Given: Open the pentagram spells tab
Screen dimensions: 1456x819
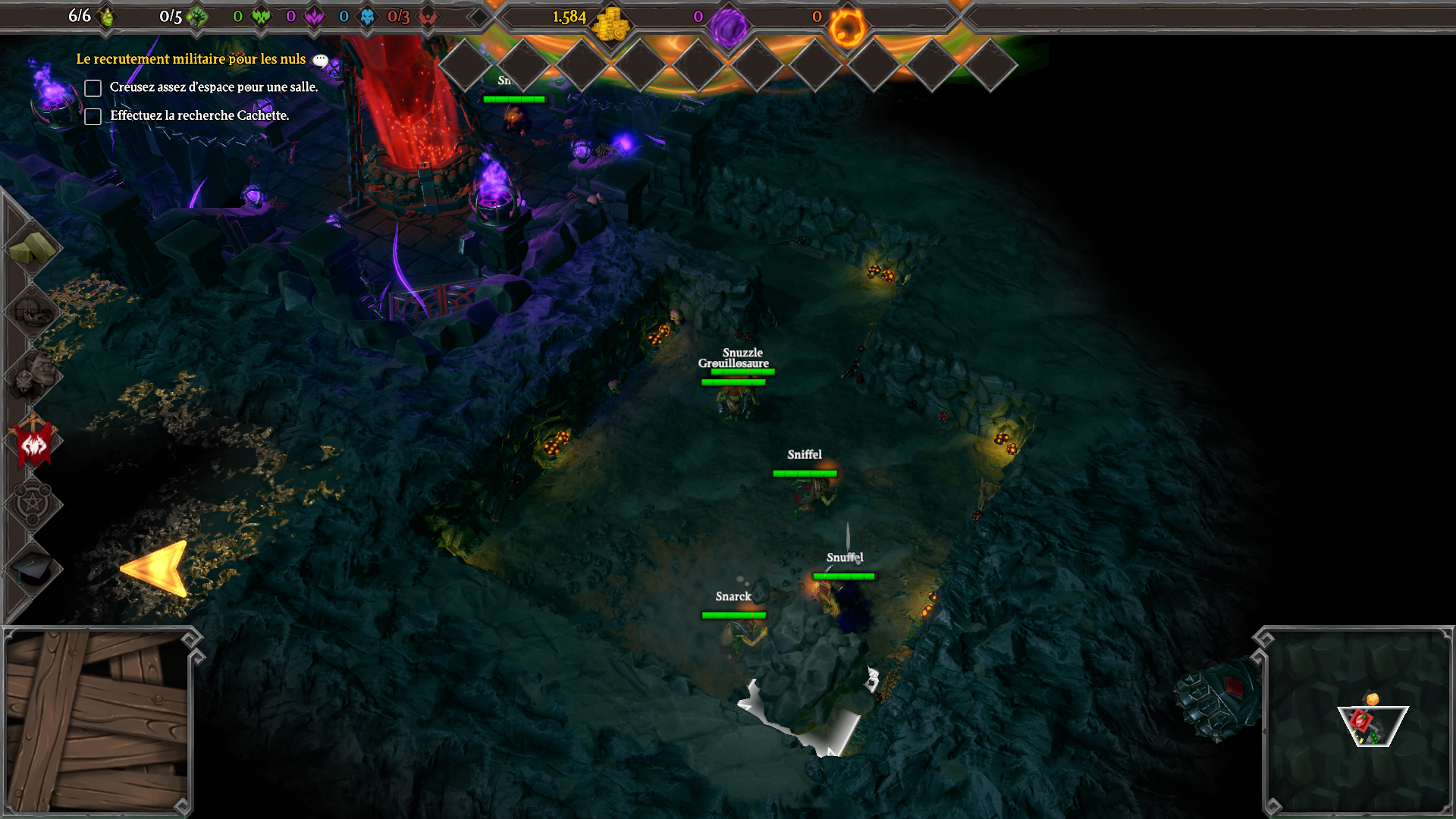Looking at the screenshot, I should pos(32,504).
